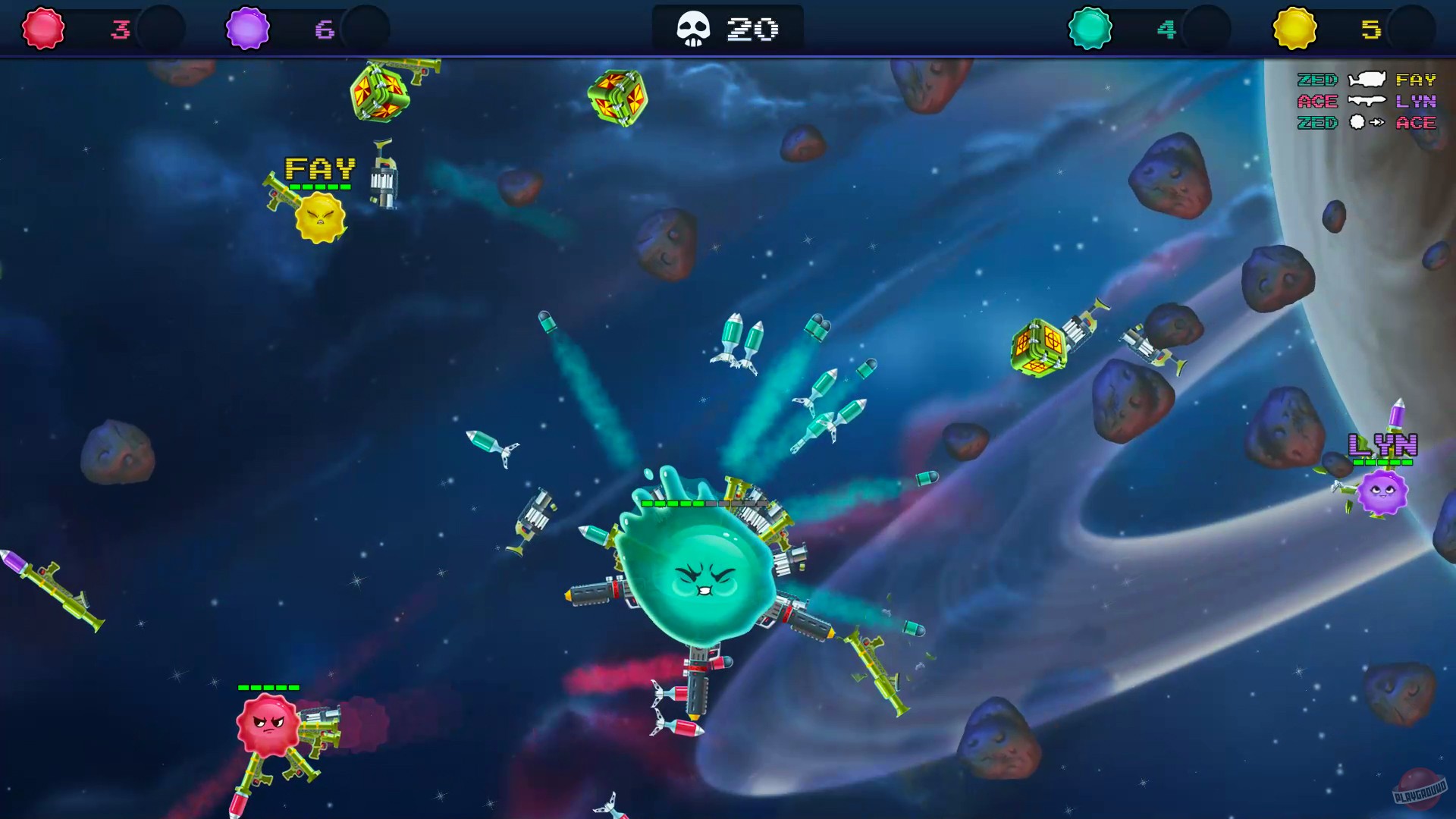Select the red blob score icon
The width and height of the screenshot is (1456, 819).
click(x=43, y=29)
